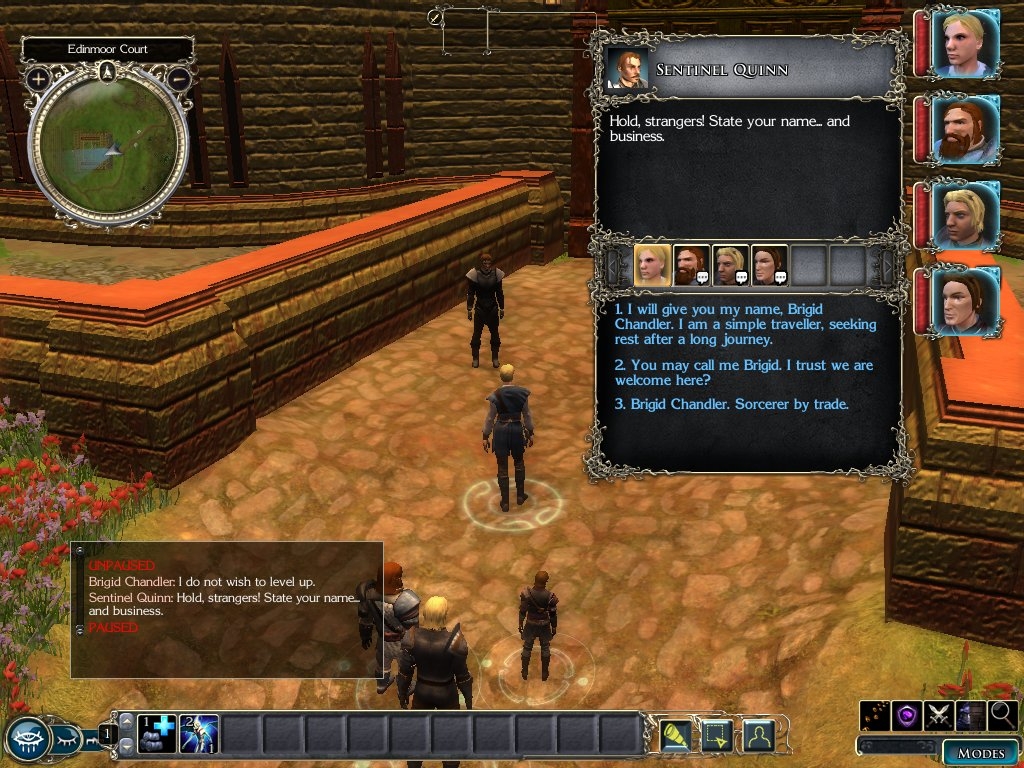Zoom out the minimap with the minus button
Viewport: 1024px width, 768px height.
point(179,78)
